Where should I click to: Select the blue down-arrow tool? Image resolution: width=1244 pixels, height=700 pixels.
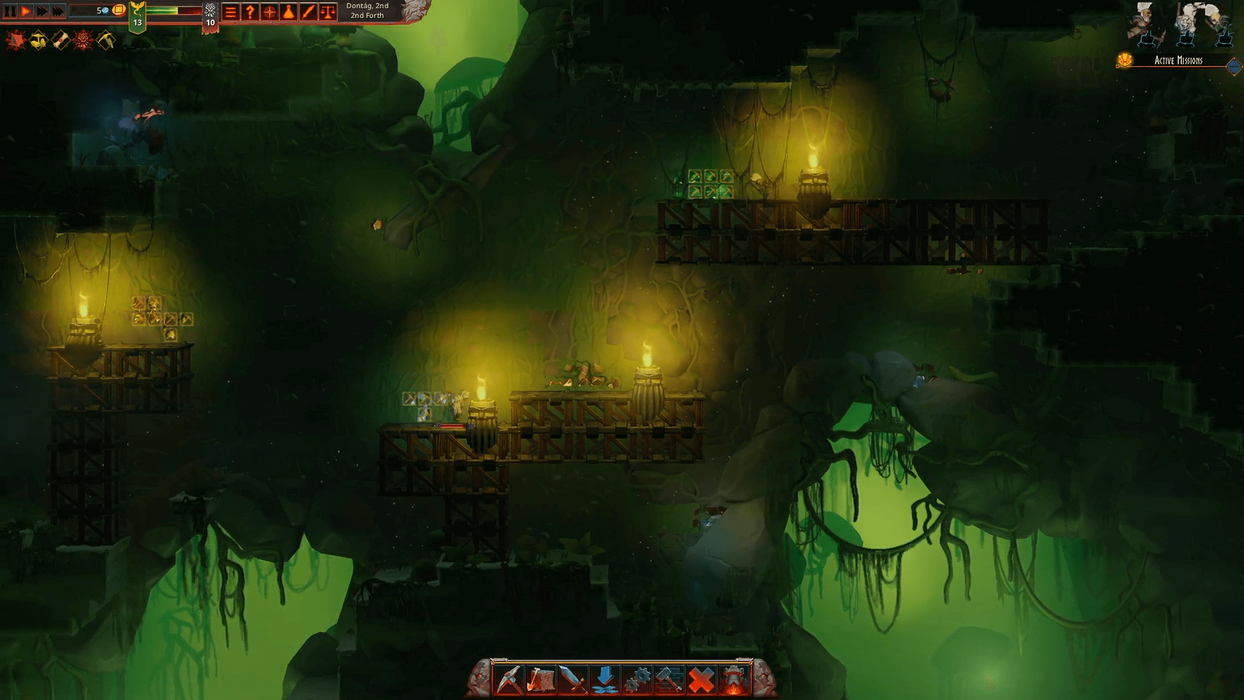pos(604,679)
